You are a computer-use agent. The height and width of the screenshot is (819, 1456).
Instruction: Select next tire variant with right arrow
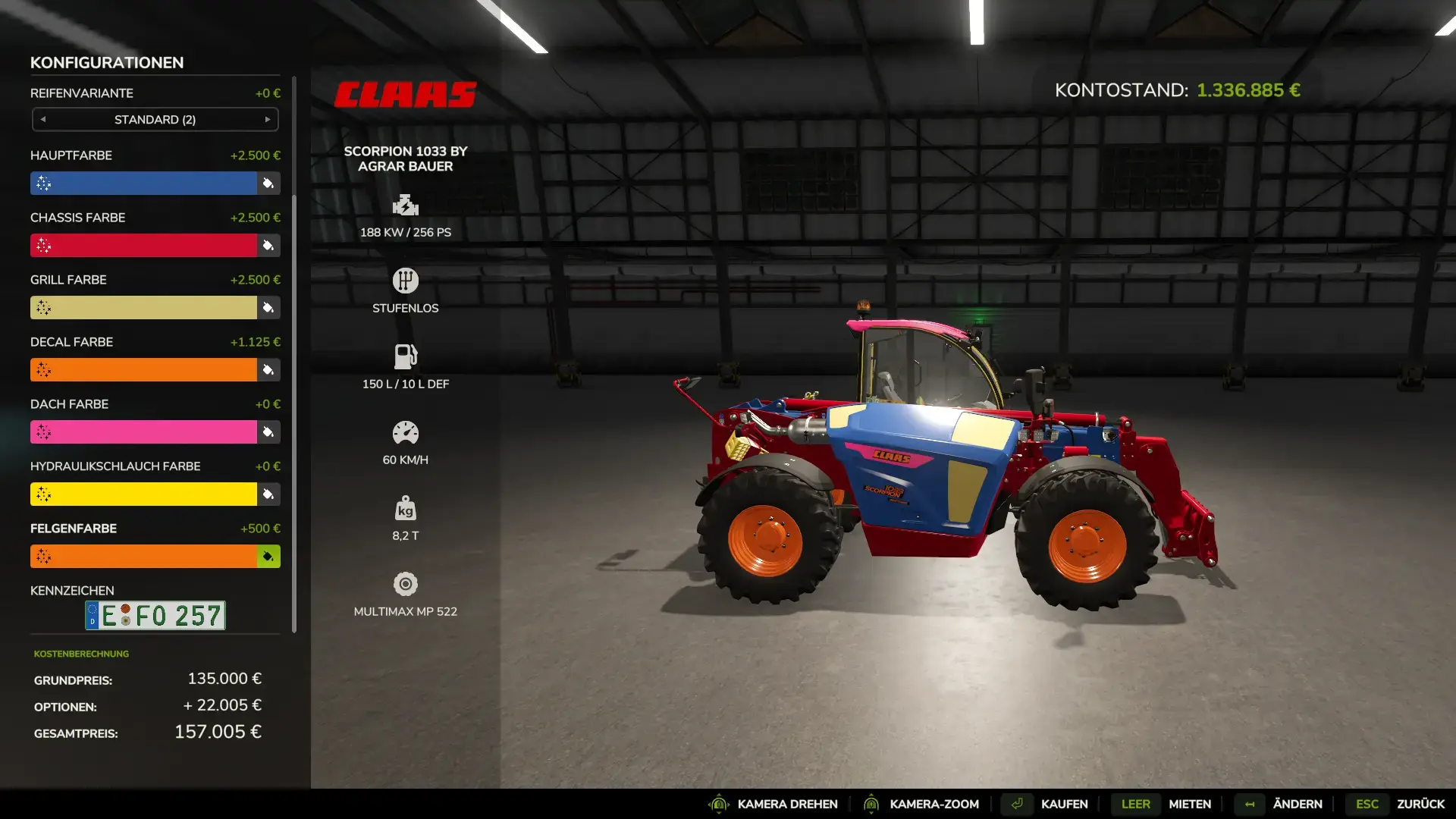268,120
